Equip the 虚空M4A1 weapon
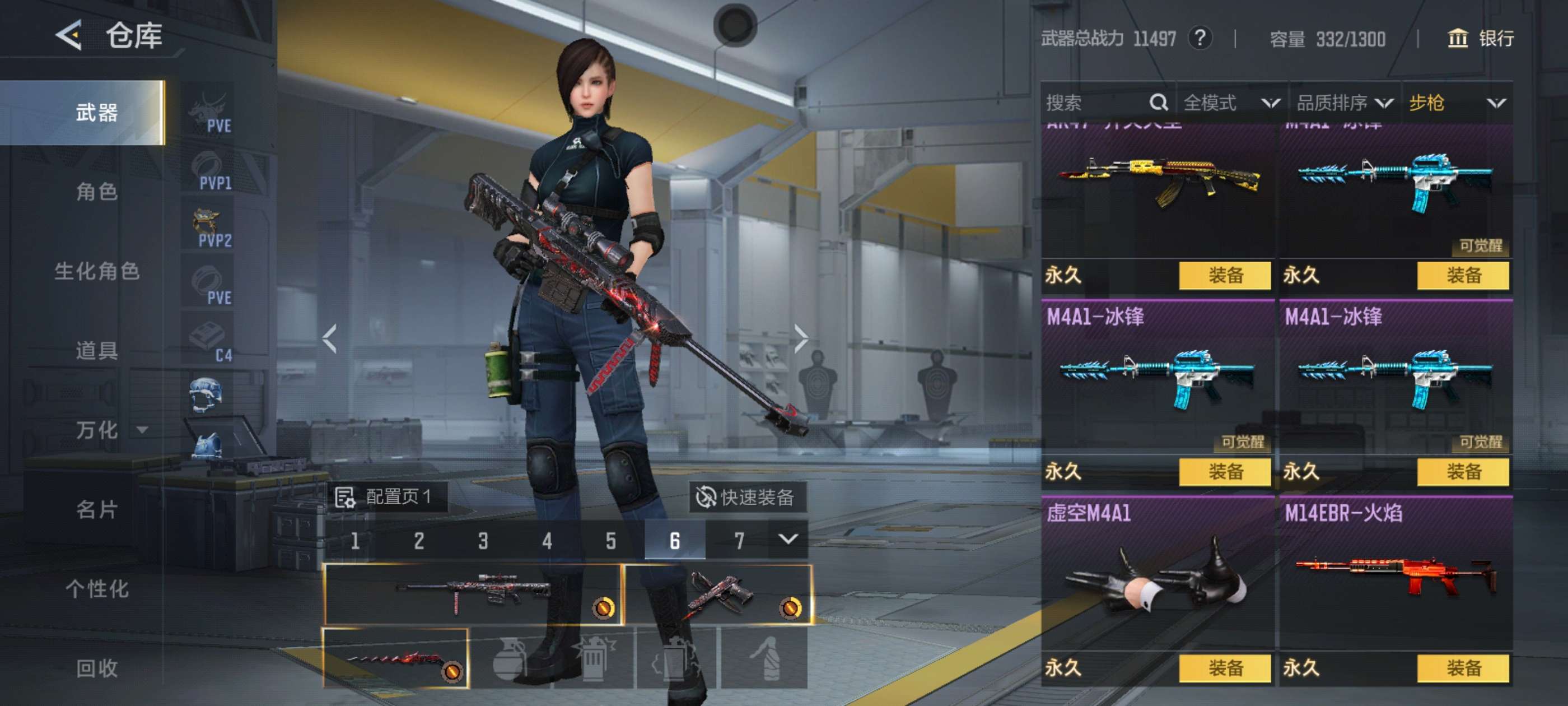 tap(1224, 668)
